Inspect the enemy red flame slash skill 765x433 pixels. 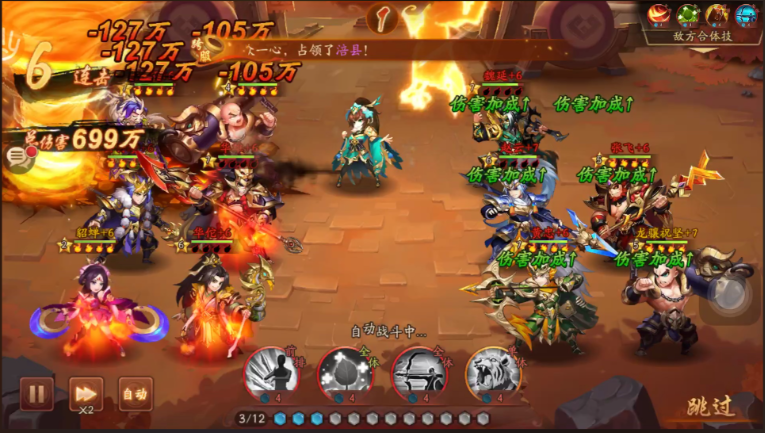click(x=659, y=14)
